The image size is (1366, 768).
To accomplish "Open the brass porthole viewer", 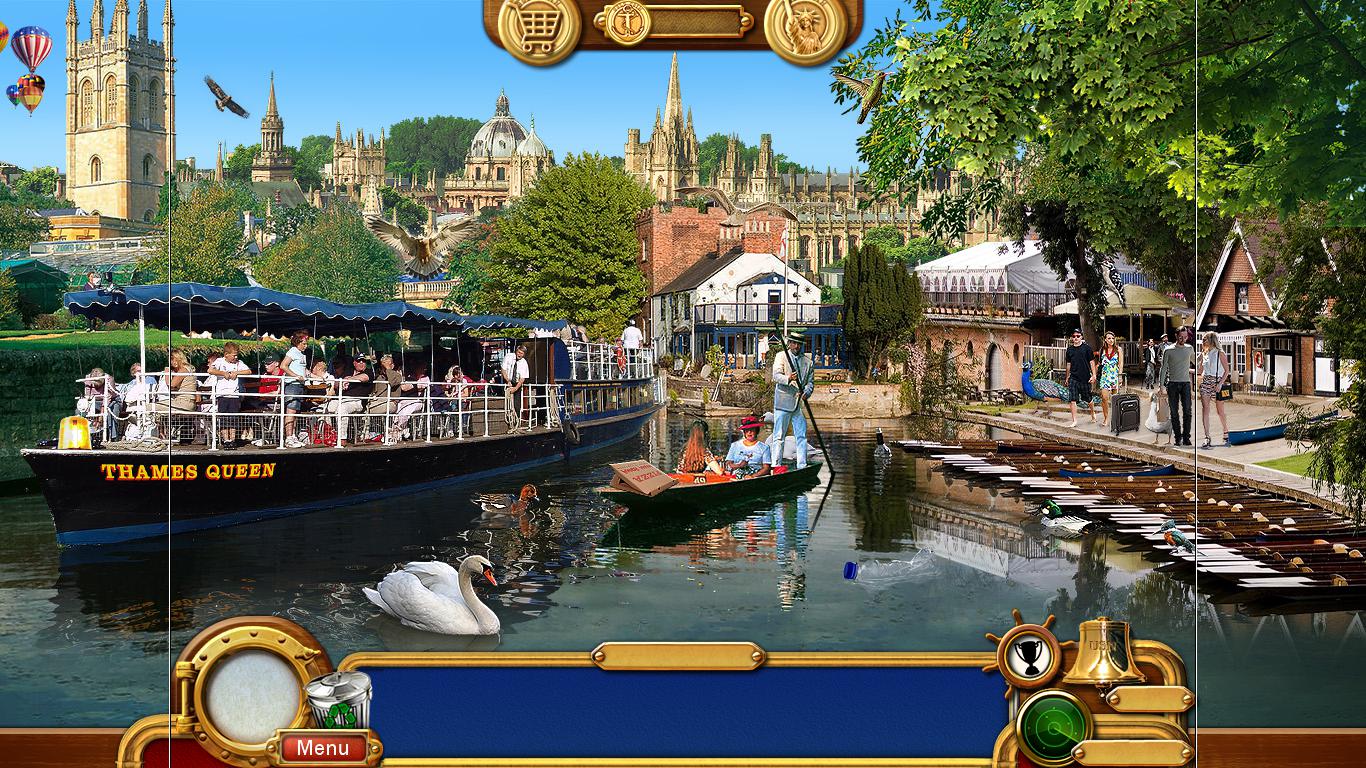I will (x=251, y=690).
